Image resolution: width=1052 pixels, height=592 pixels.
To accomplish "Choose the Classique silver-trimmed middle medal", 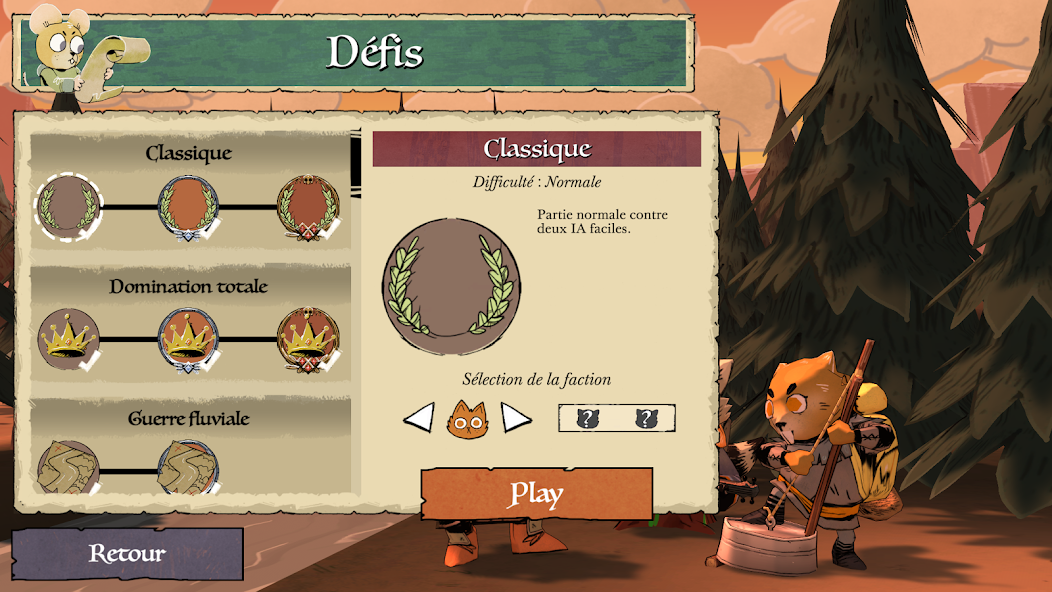I will click(x=188, y=207).
